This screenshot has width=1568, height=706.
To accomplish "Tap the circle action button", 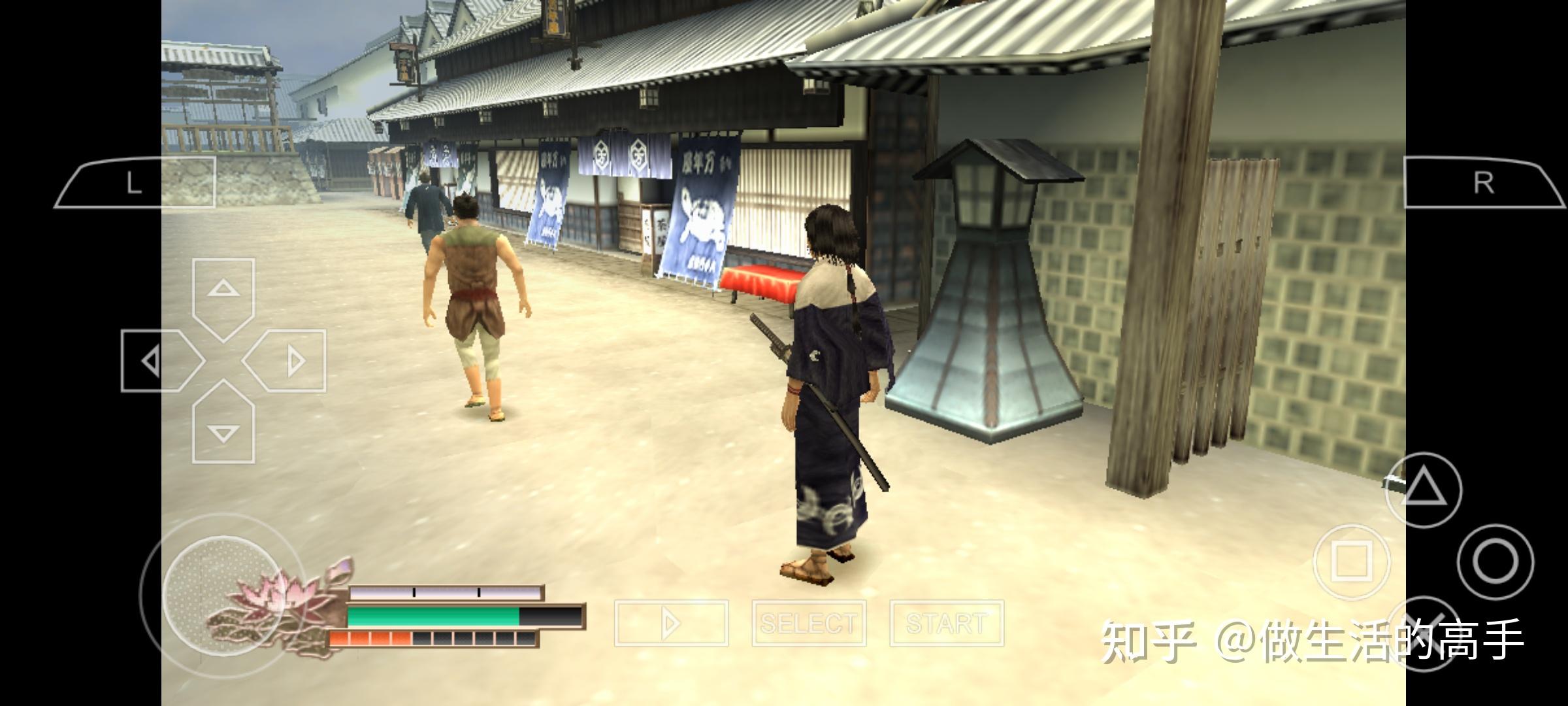I will (x=1495, y=561).
